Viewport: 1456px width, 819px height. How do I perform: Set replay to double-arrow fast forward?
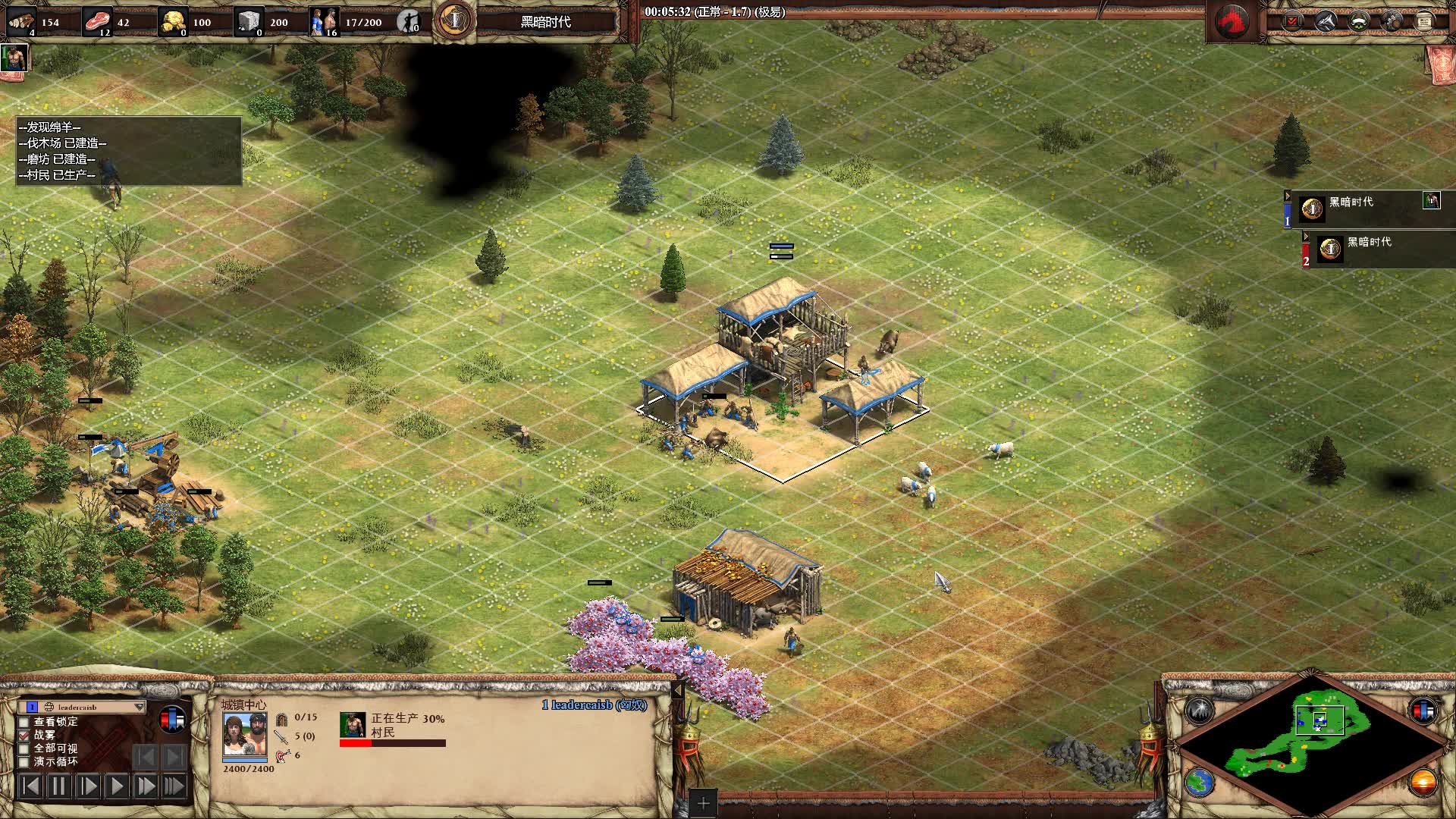146,786
